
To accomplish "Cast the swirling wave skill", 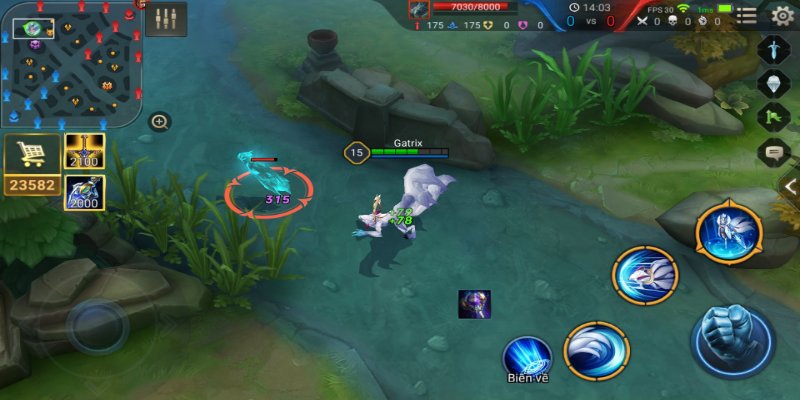I will pos(596,350).
